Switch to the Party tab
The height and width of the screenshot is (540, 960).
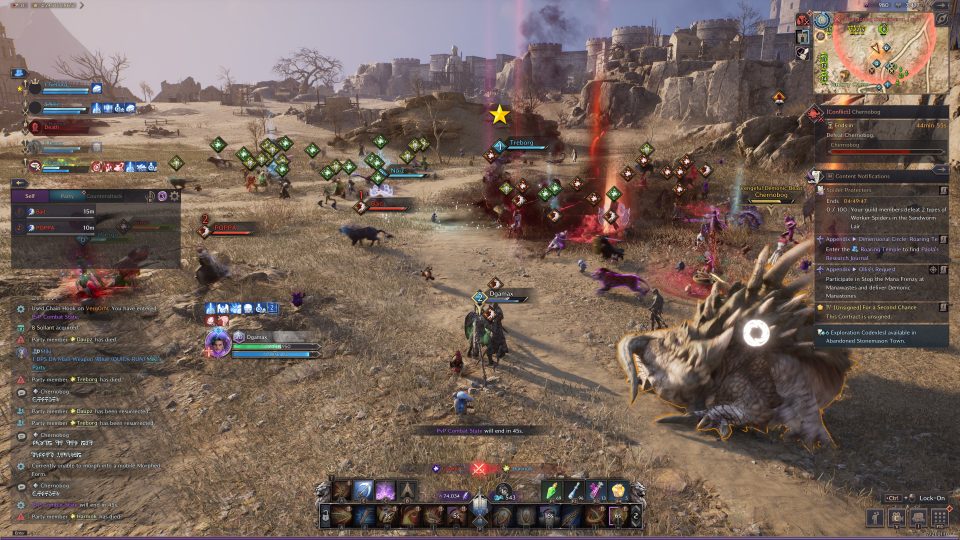point(67,196)
